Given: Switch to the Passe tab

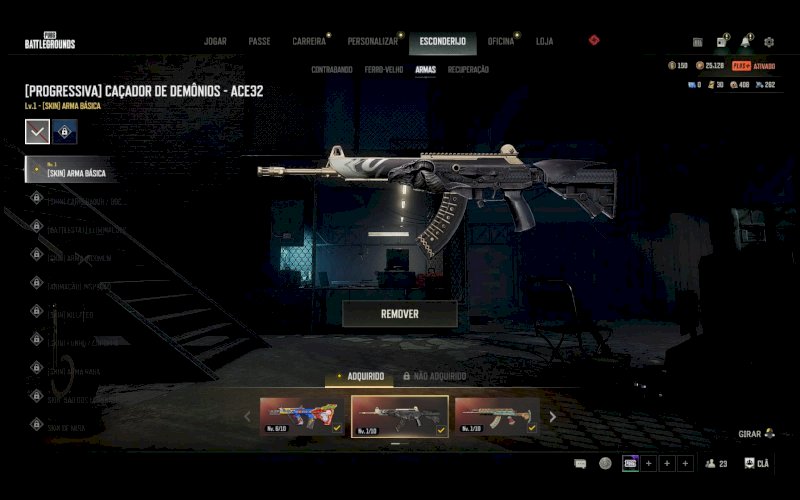Looking at the screenshot, I should [x=259, y=41].
